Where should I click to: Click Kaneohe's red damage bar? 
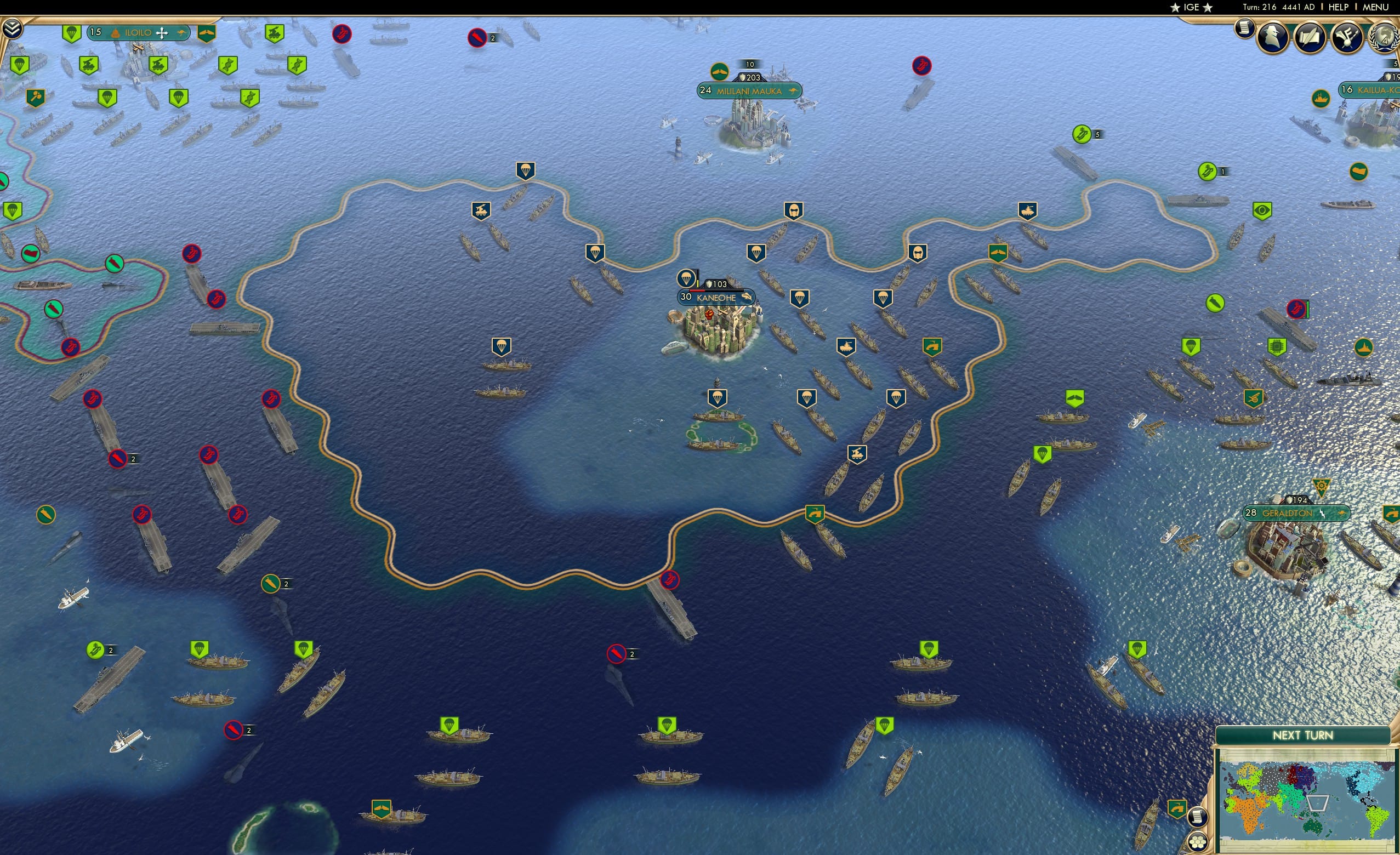pyautogui.click(x=697, y=292)
